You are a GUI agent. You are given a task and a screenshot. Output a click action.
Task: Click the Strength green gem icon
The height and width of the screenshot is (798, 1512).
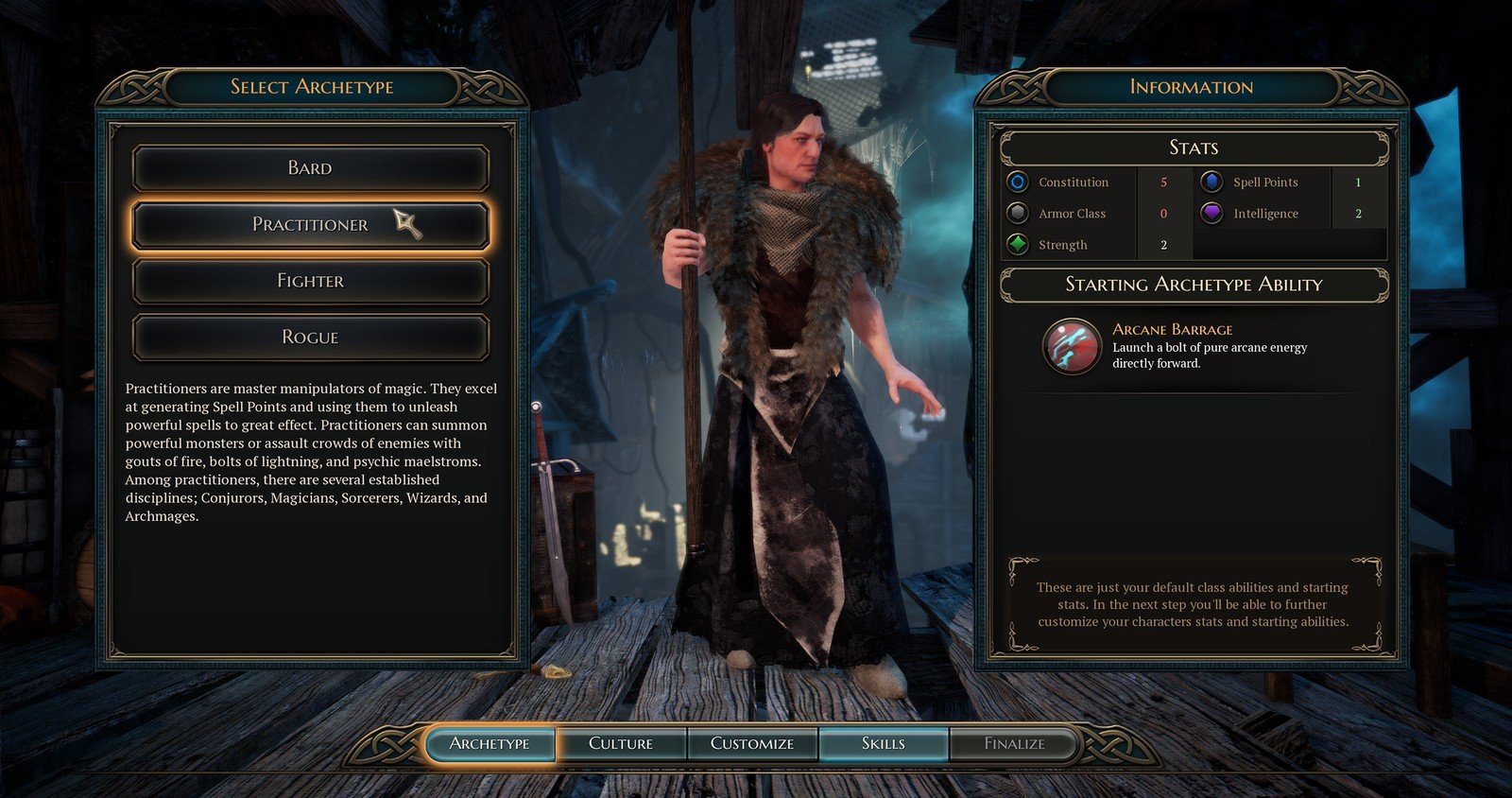(x=1021, y=245)
